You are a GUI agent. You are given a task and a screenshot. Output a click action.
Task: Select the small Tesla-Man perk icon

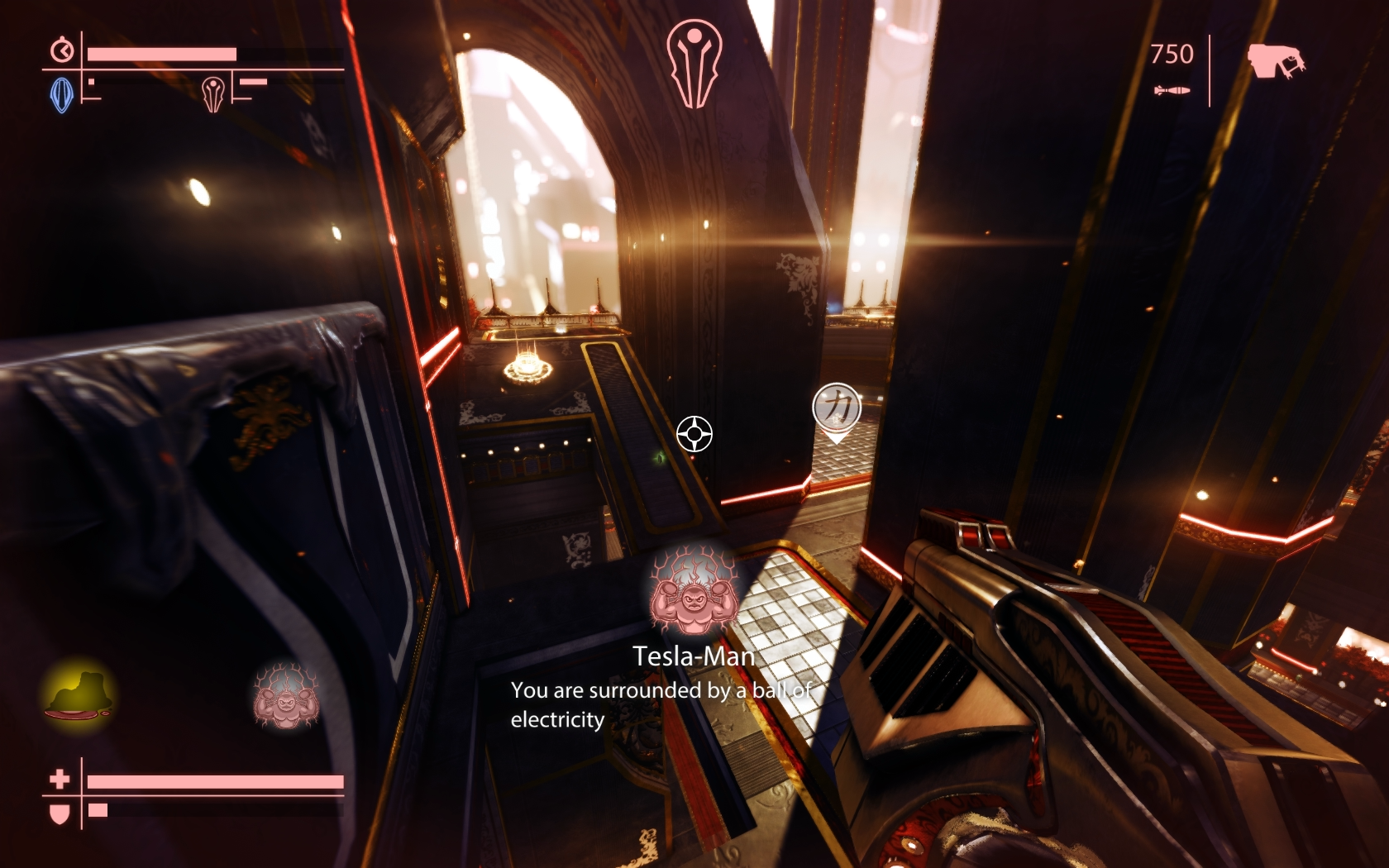(x=285, y=696)
